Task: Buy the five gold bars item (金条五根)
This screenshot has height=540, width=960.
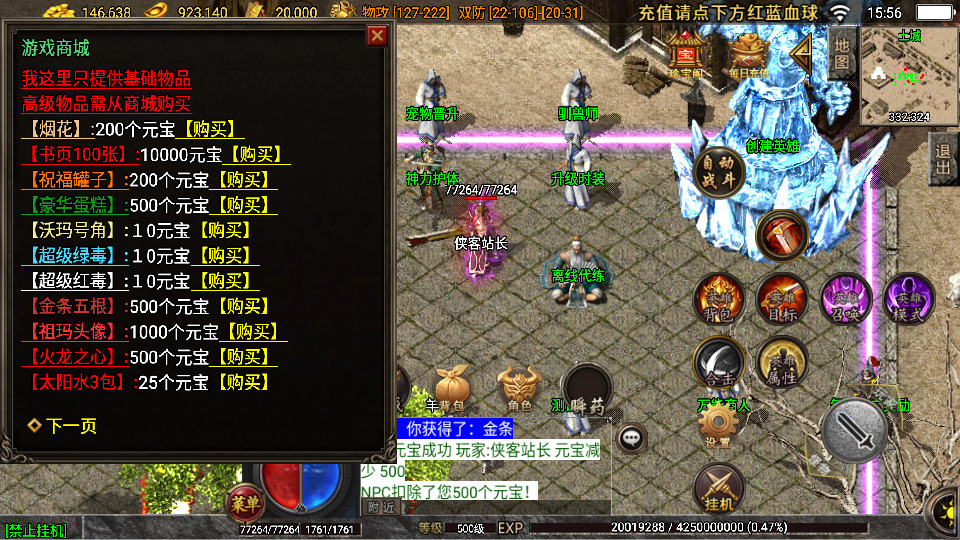Action: (241, 306)
